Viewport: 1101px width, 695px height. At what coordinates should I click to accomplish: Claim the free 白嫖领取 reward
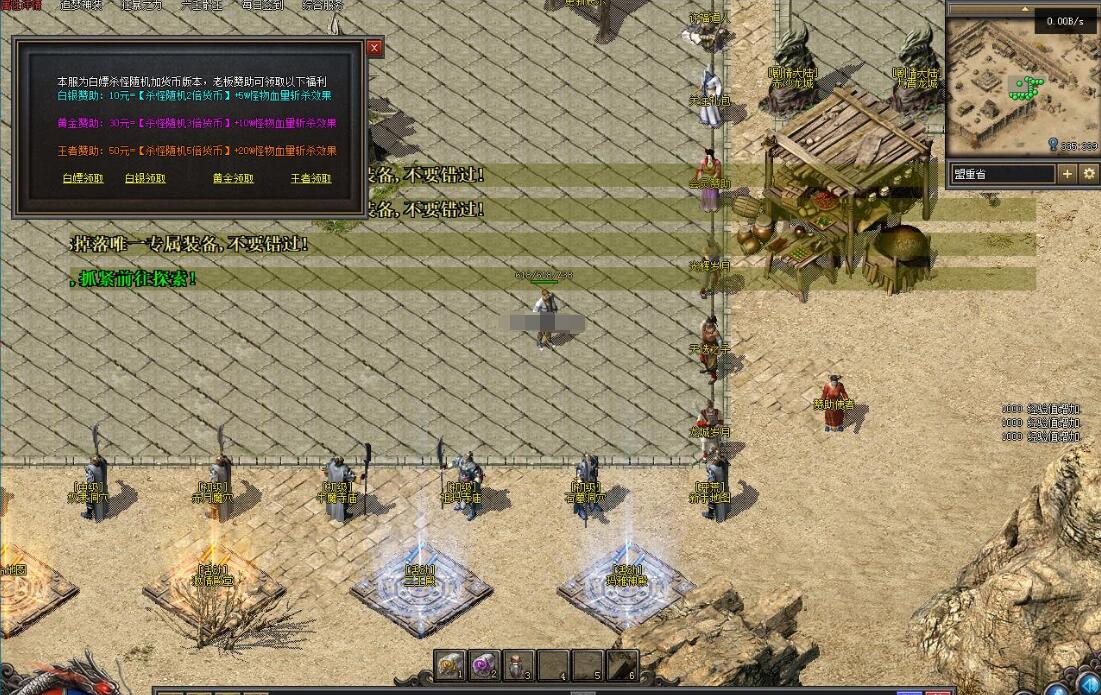coord(83,179)
